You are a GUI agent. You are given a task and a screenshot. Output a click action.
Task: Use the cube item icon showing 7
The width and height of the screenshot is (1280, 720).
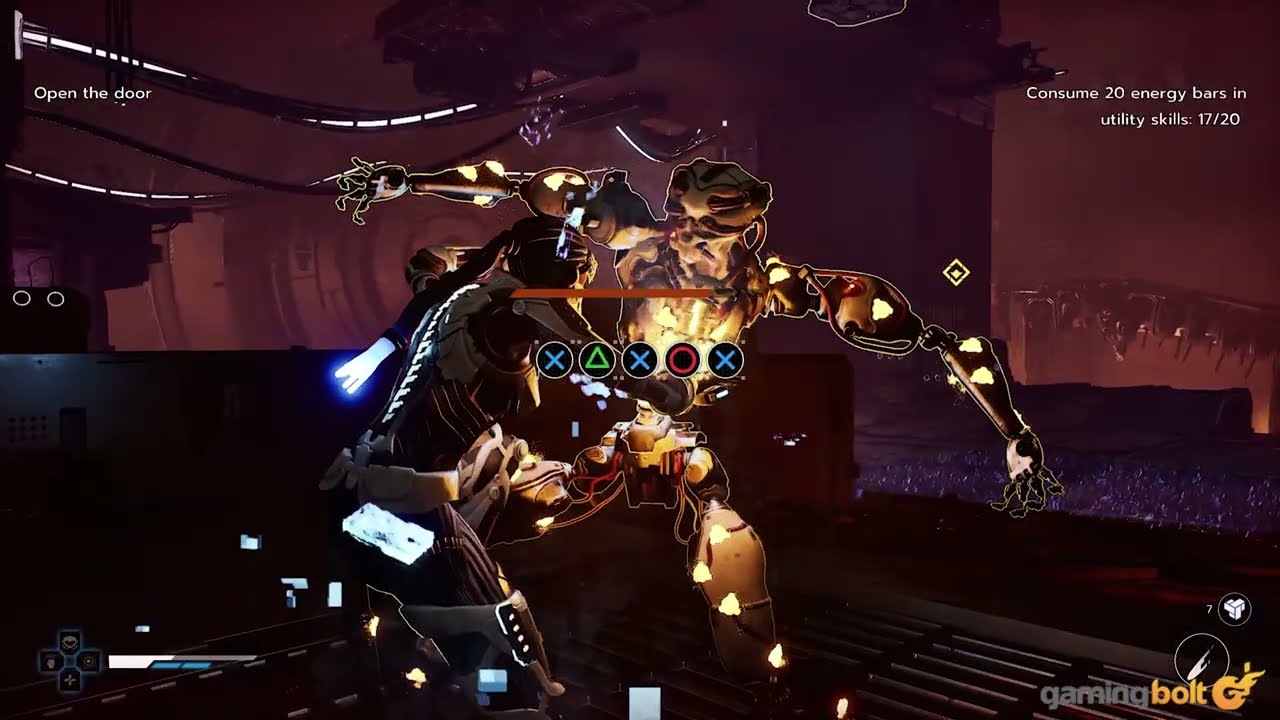tap(1236, 608)
